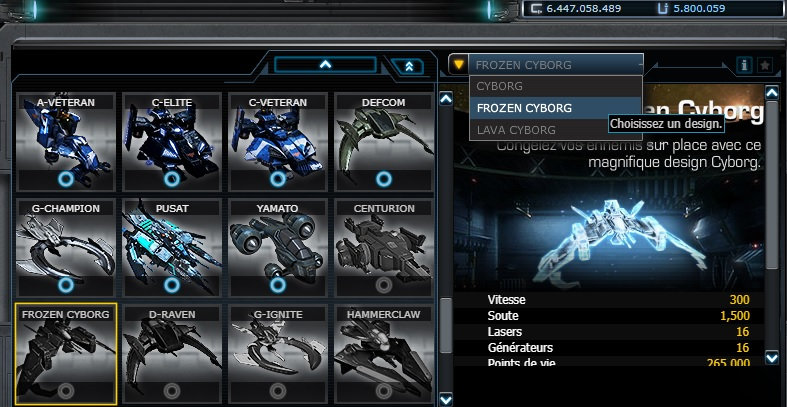Open the ship design dropdown

pos(545,65)
